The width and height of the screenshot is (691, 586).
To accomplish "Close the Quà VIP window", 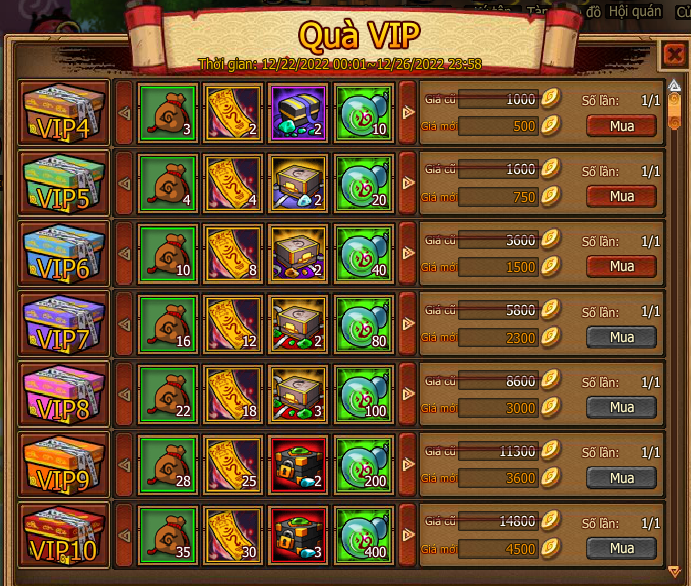I will click(671, 54).
